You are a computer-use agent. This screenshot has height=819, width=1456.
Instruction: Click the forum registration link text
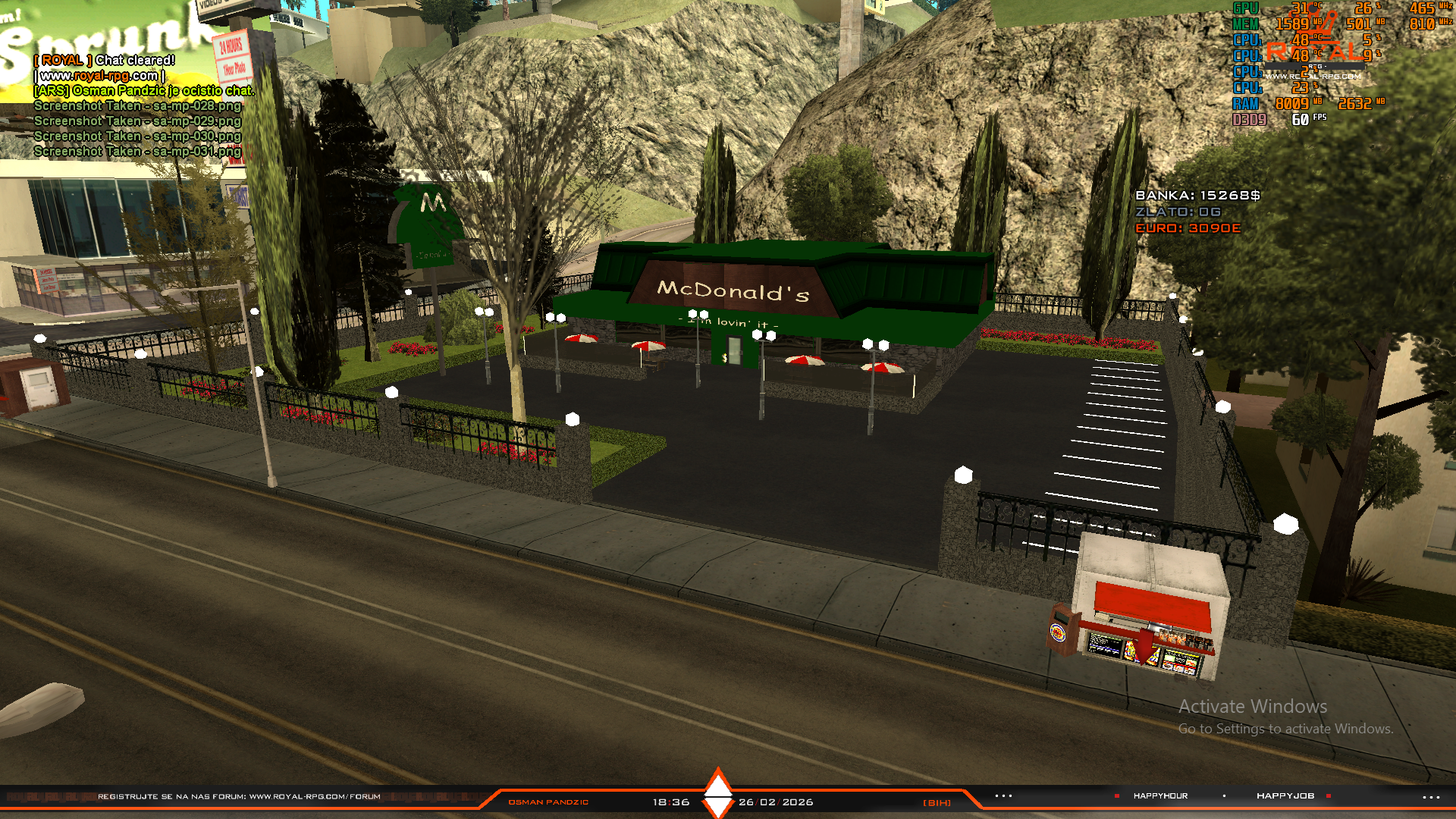pos(239,796)
